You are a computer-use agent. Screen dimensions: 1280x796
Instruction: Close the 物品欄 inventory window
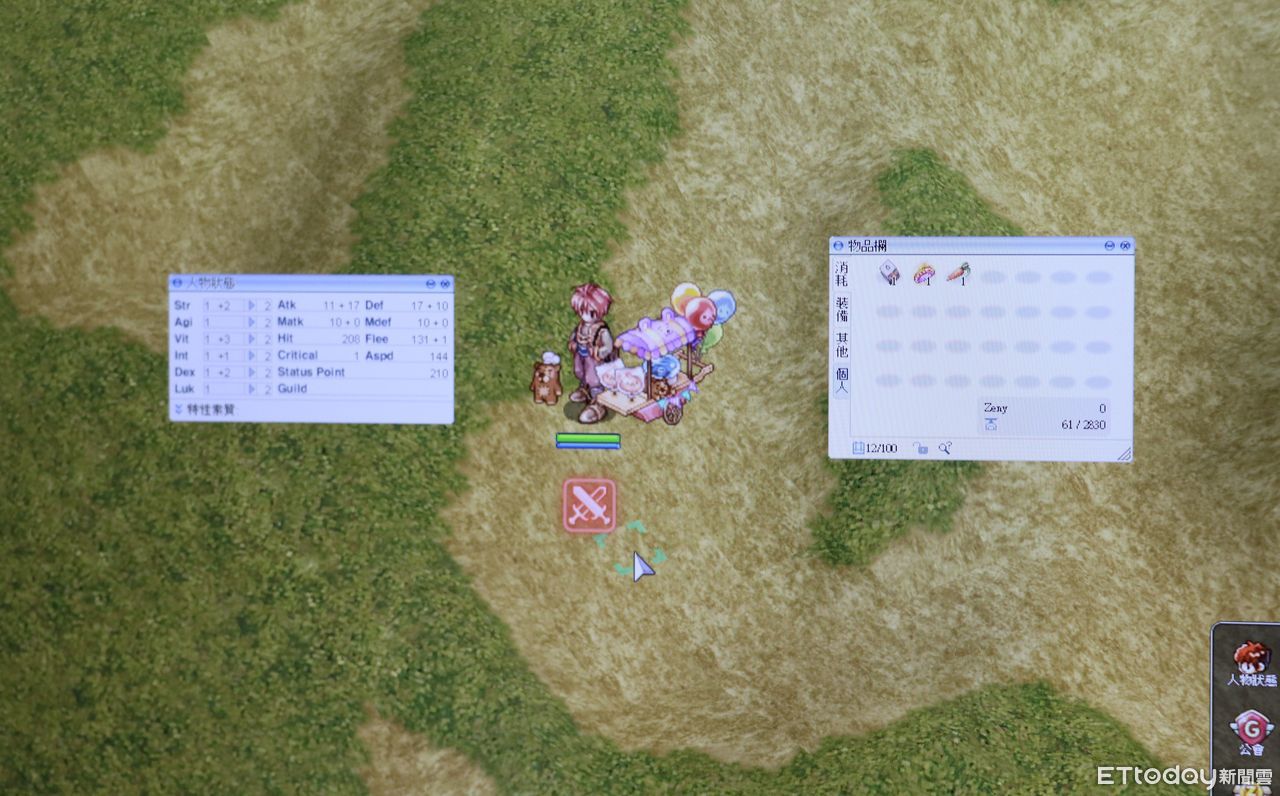(x=1125, y=246)
